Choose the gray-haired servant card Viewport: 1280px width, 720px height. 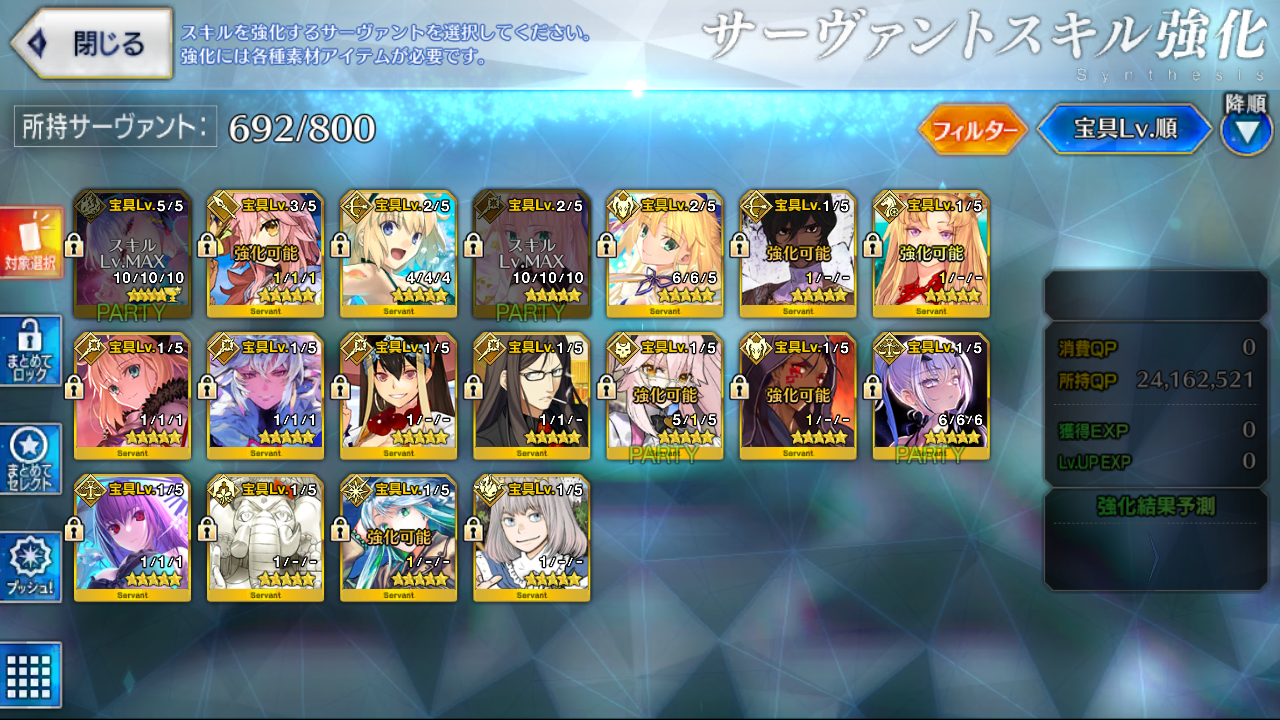point(532,539)
